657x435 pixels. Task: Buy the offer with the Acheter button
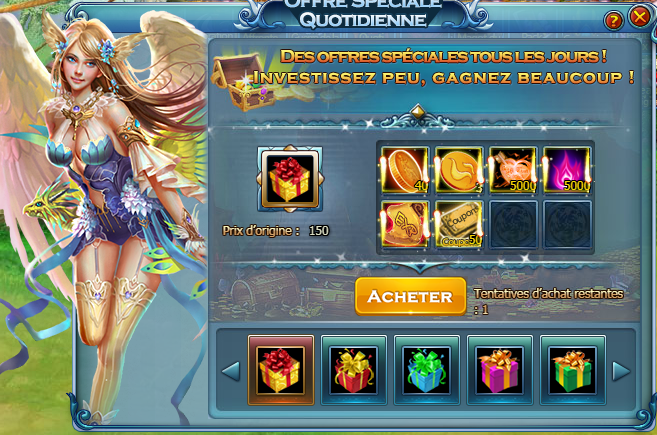point(410,296)
